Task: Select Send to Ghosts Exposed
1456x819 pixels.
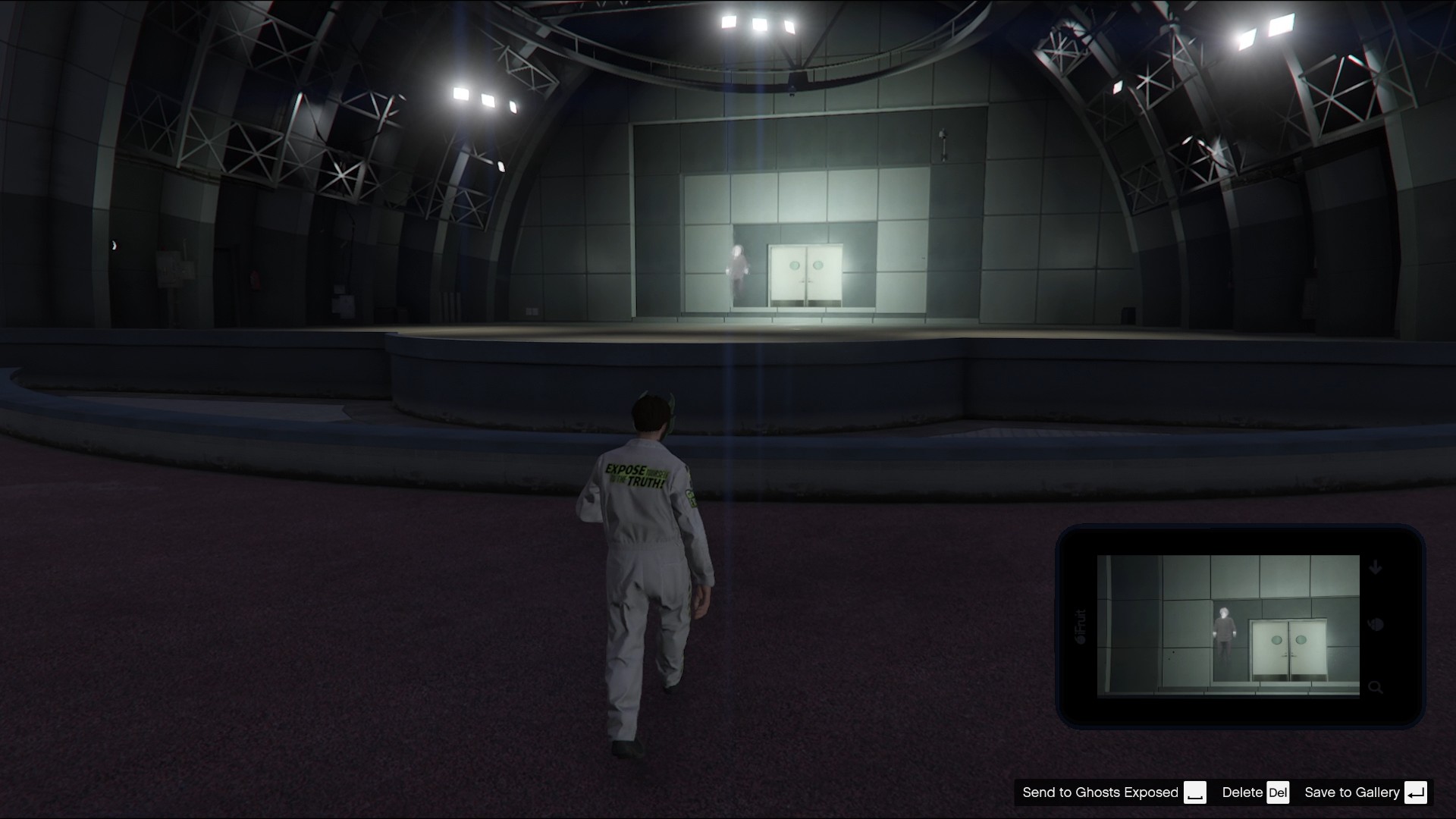Action: pyautogui.click(x=1100, y=792)
